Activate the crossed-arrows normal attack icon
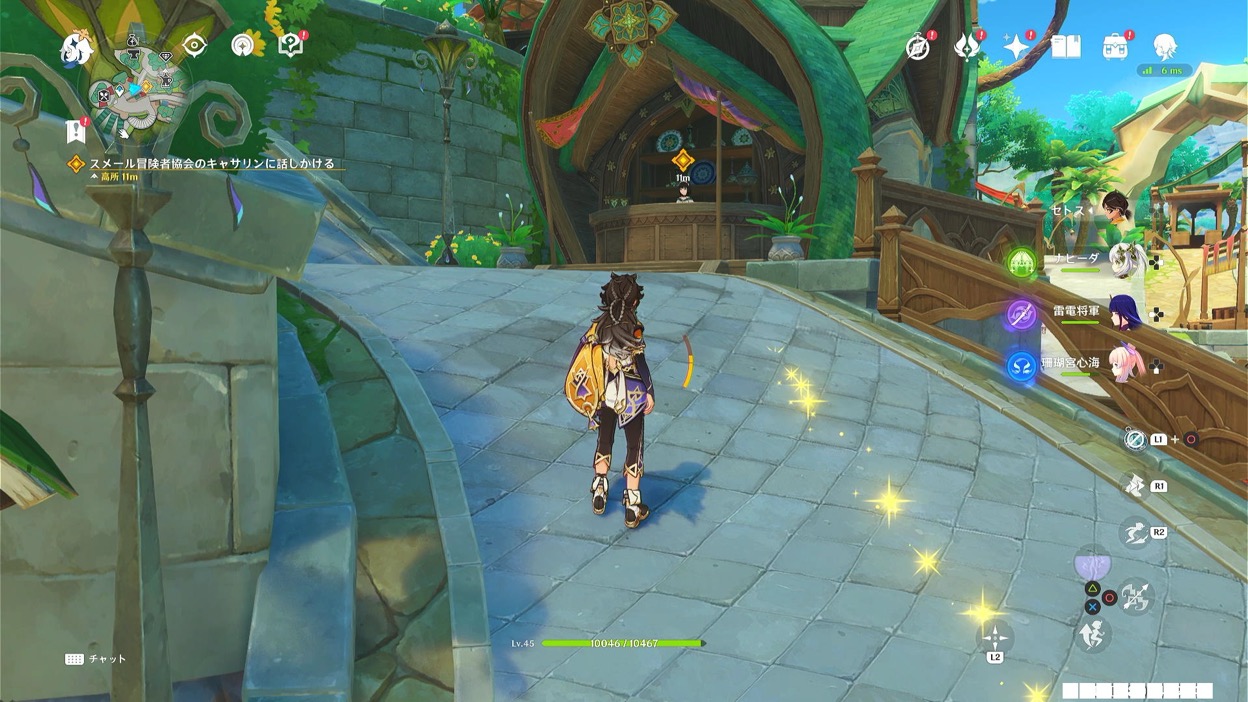This screenshot has height=702, width=1248. [x=1136, y=597]
